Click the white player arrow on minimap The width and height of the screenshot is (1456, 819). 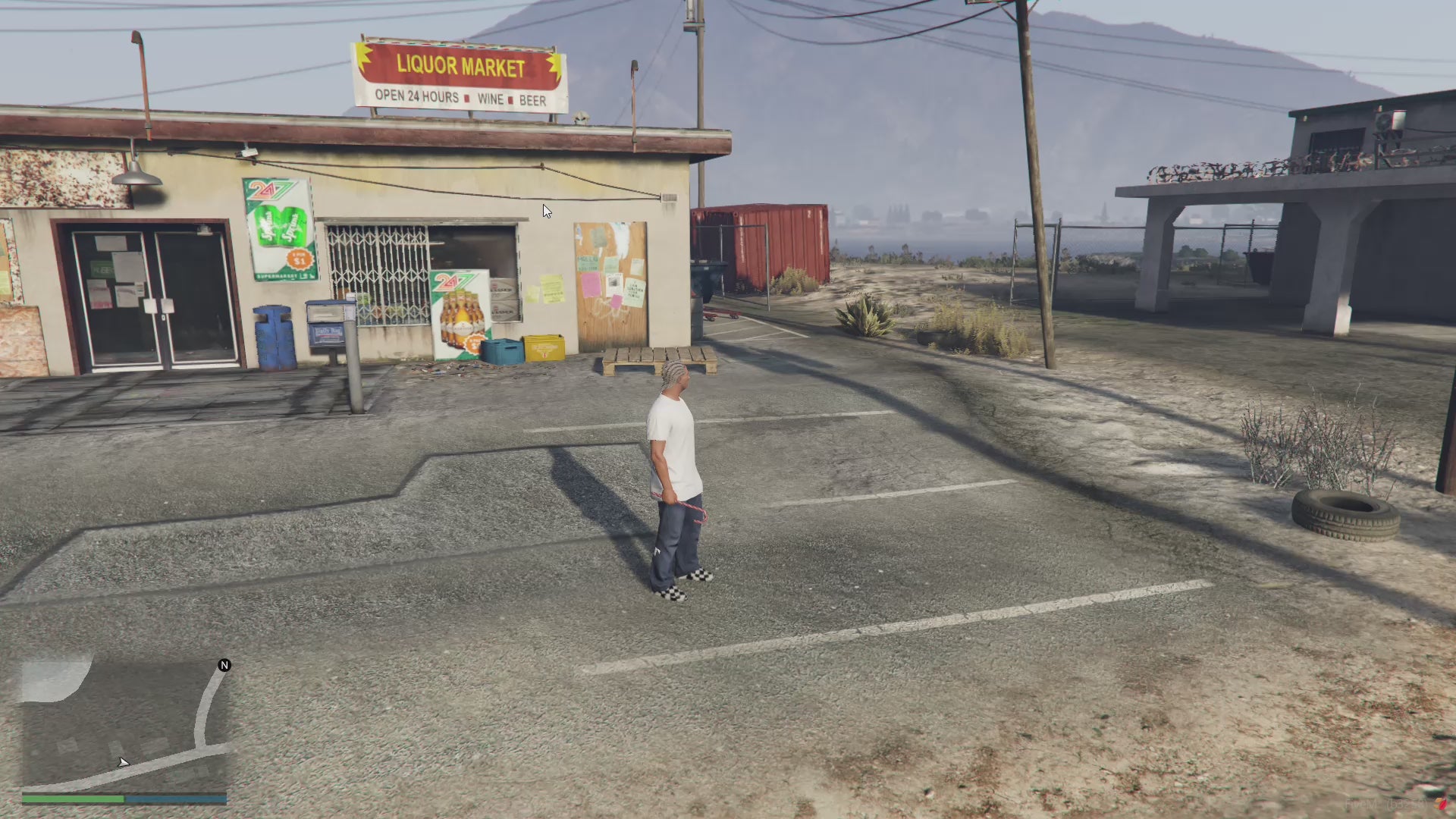pos(123,762)
